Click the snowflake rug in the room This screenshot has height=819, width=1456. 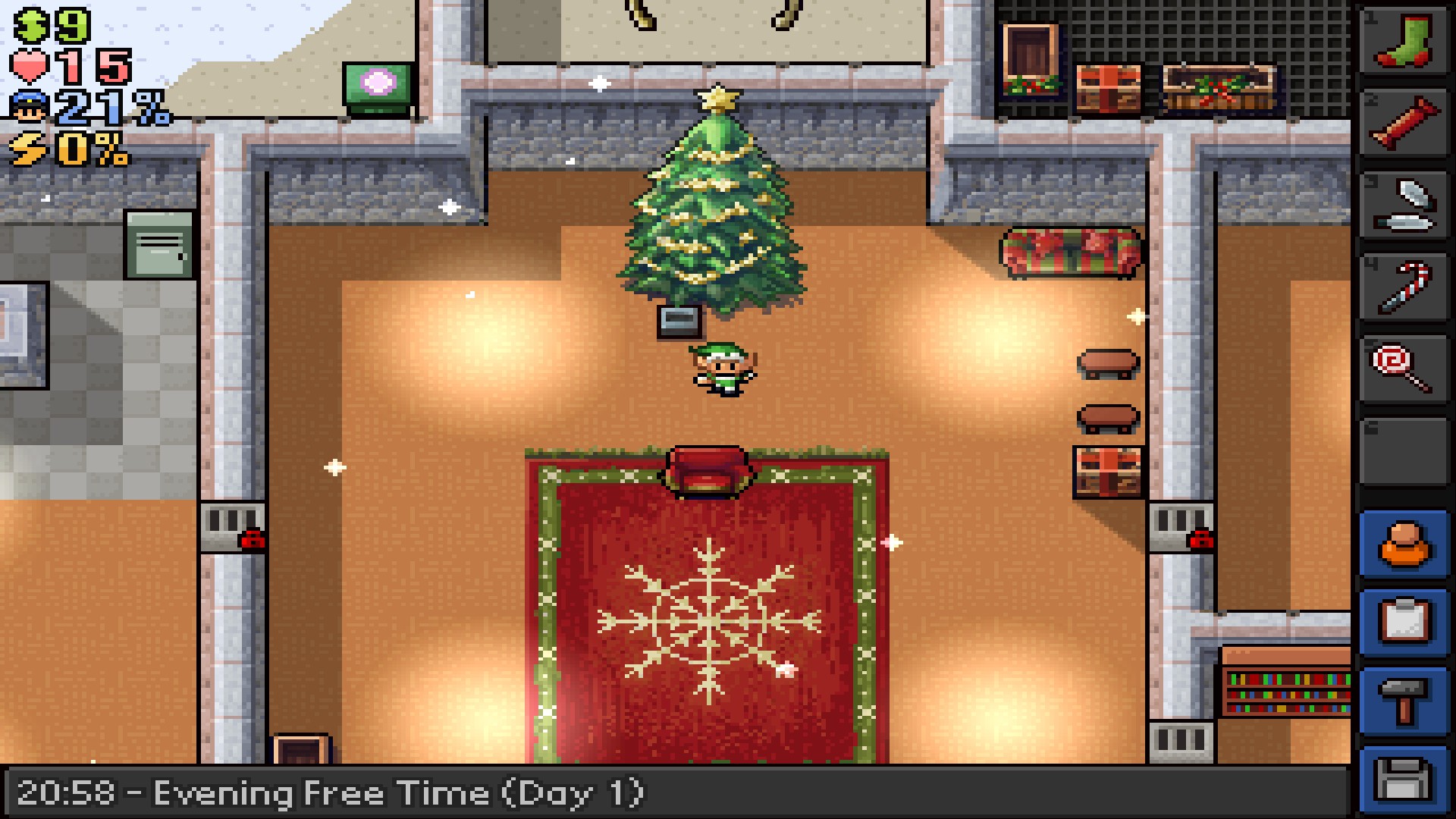click(709, 622)
